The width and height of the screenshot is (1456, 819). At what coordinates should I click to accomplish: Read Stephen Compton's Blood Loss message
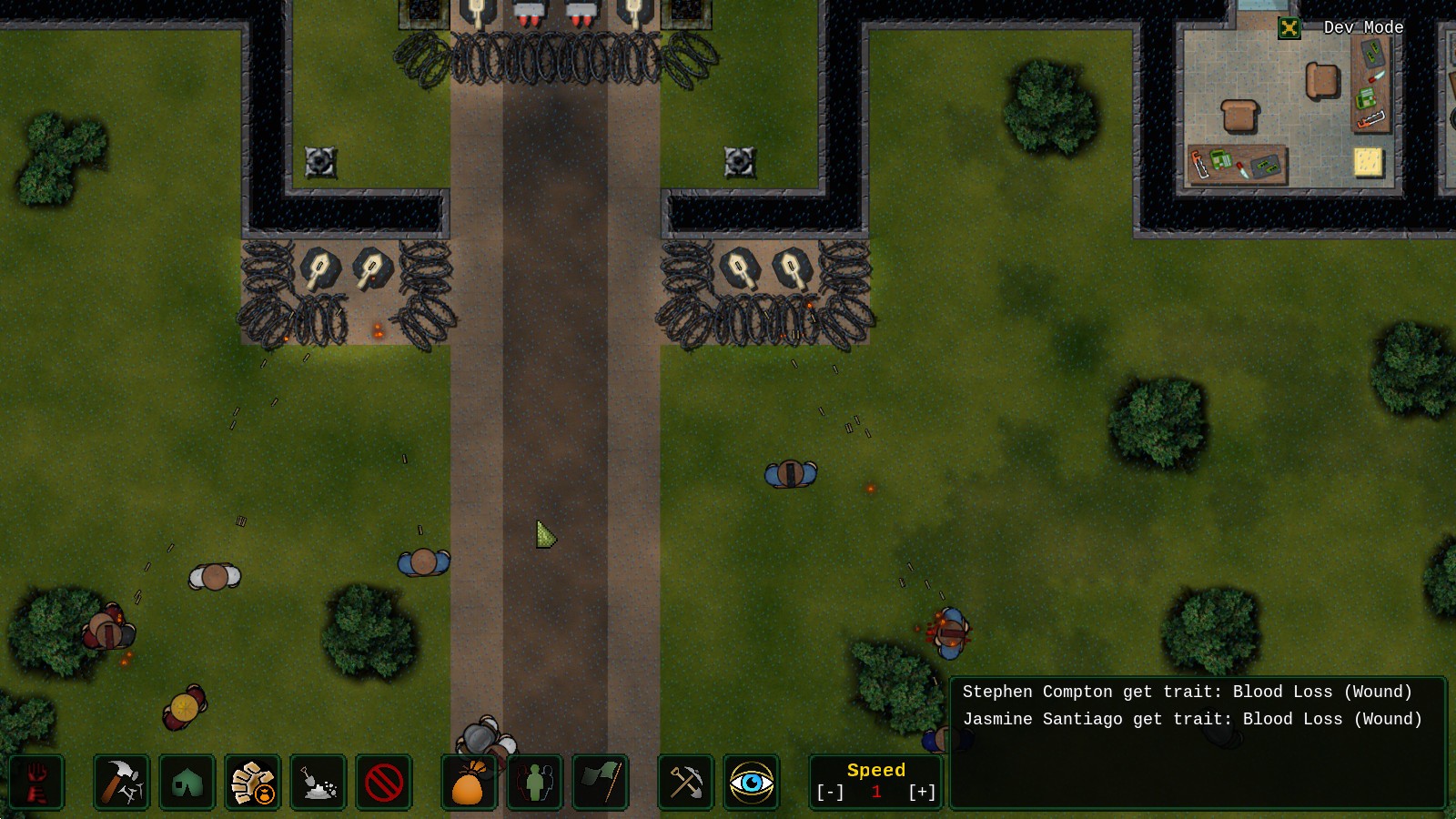coord(1188,692)
